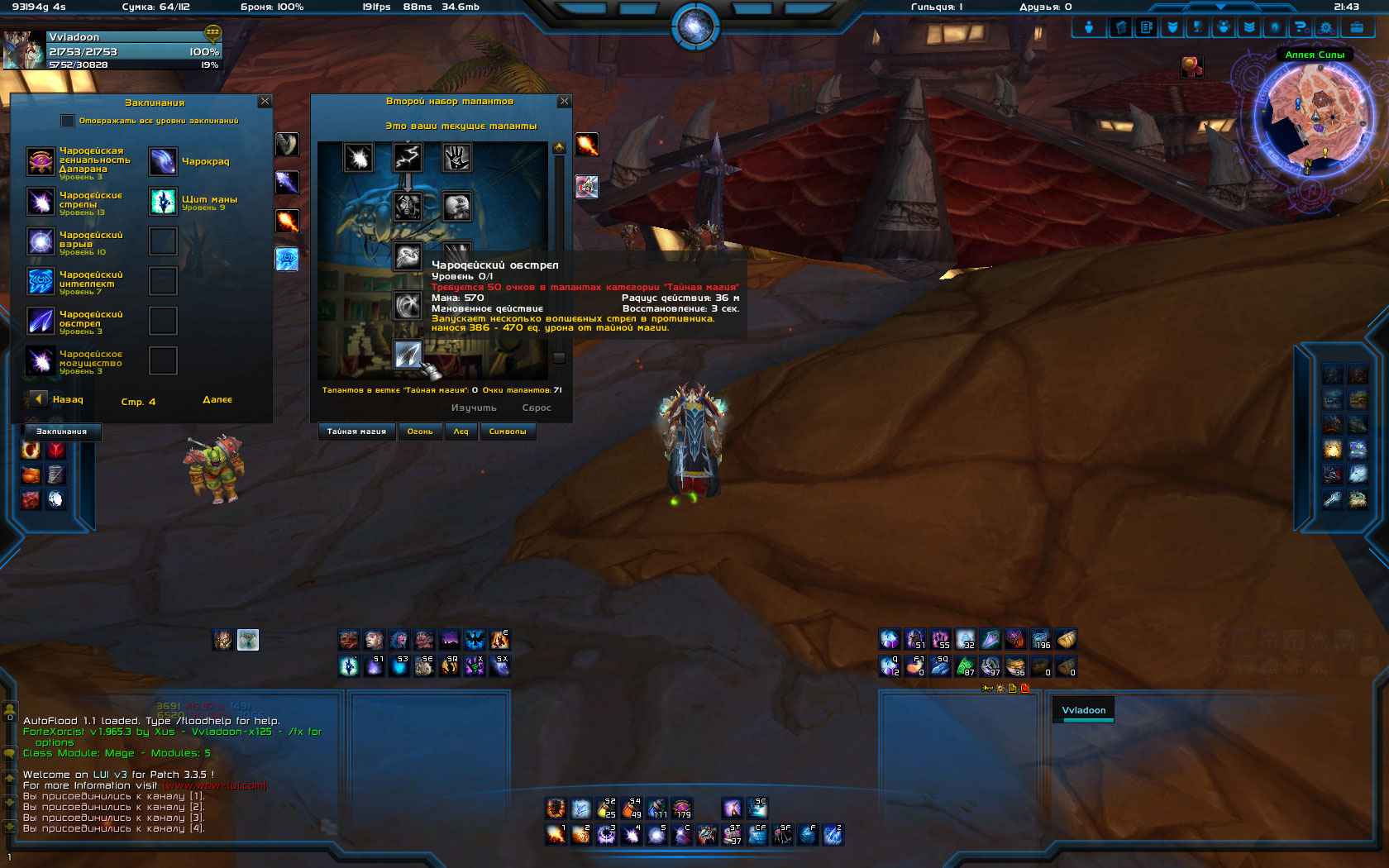This screenshot has height=868, width=1389.
Task: Open the Символы glyphs tab
Action: (508, 432)
